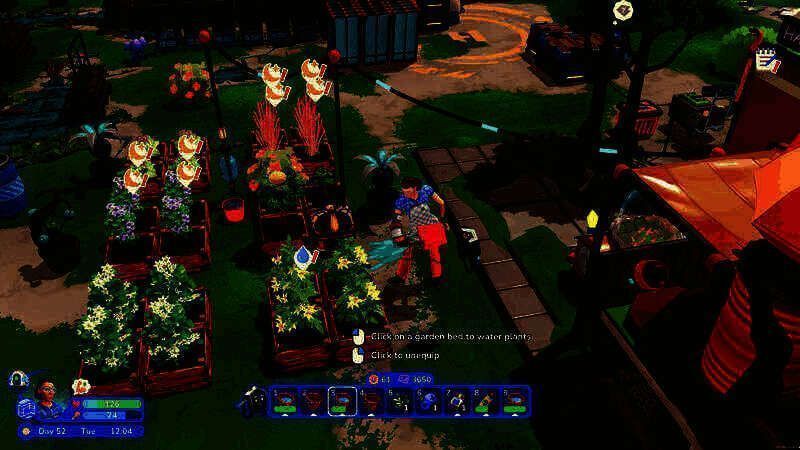Click the highlighted hotbar slot 3
The height and width of the screenshot is (450, 800).
point(342,401)
